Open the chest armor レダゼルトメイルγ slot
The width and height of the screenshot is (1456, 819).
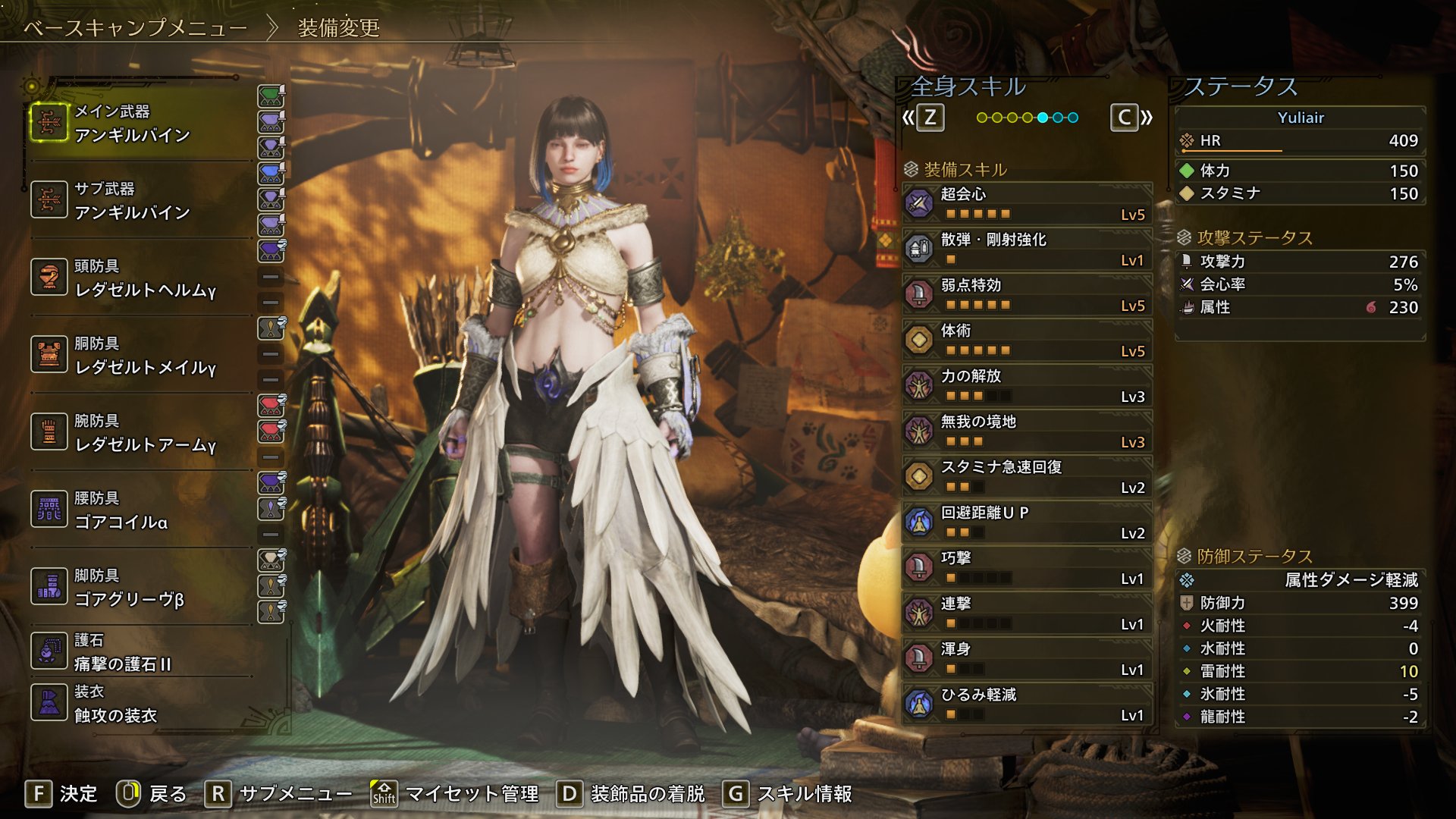(x=140, y=356)
